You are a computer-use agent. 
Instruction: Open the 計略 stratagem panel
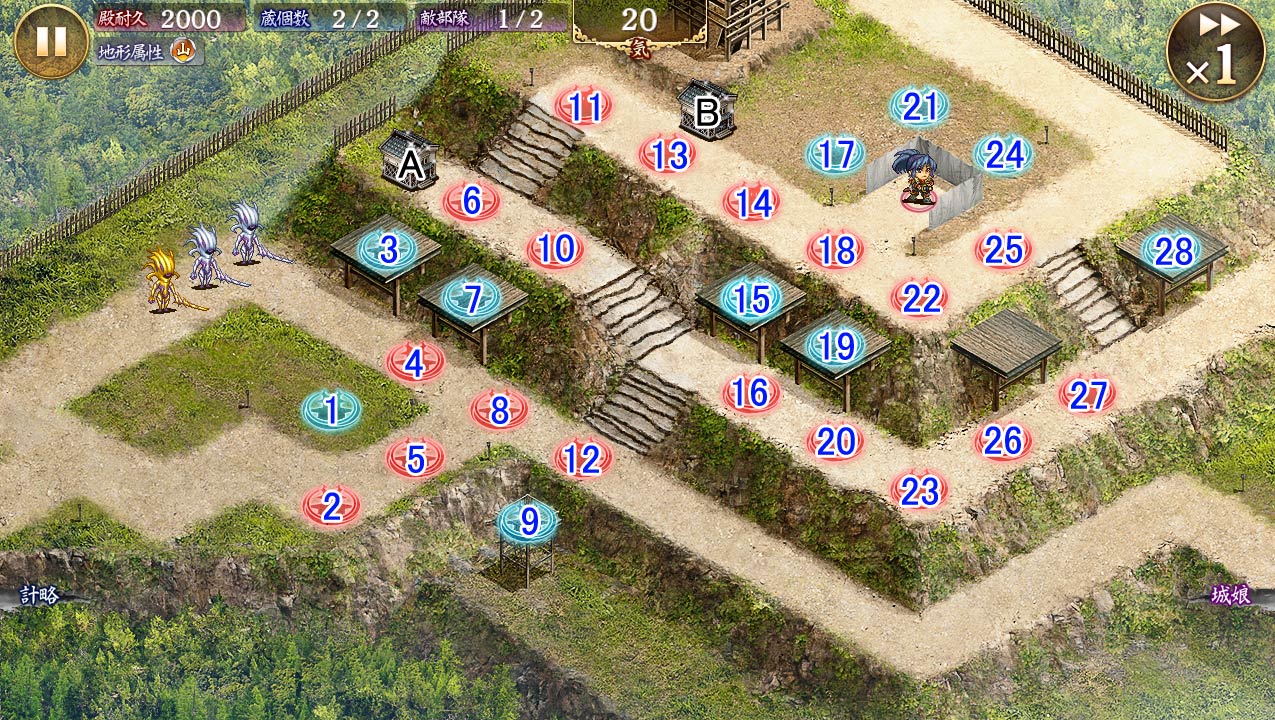(38, 596)
